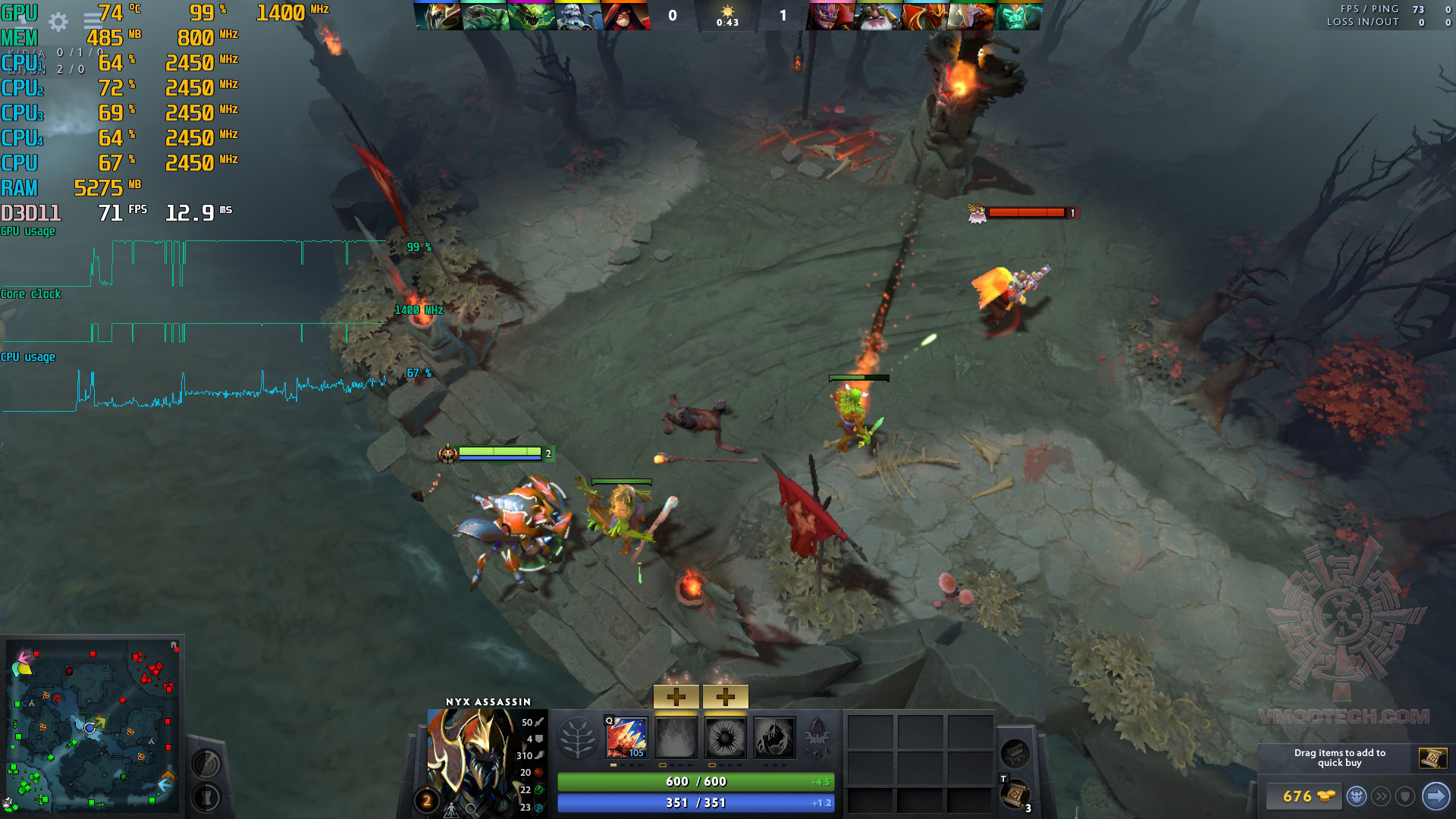Click the minimap

click(93, 726)
